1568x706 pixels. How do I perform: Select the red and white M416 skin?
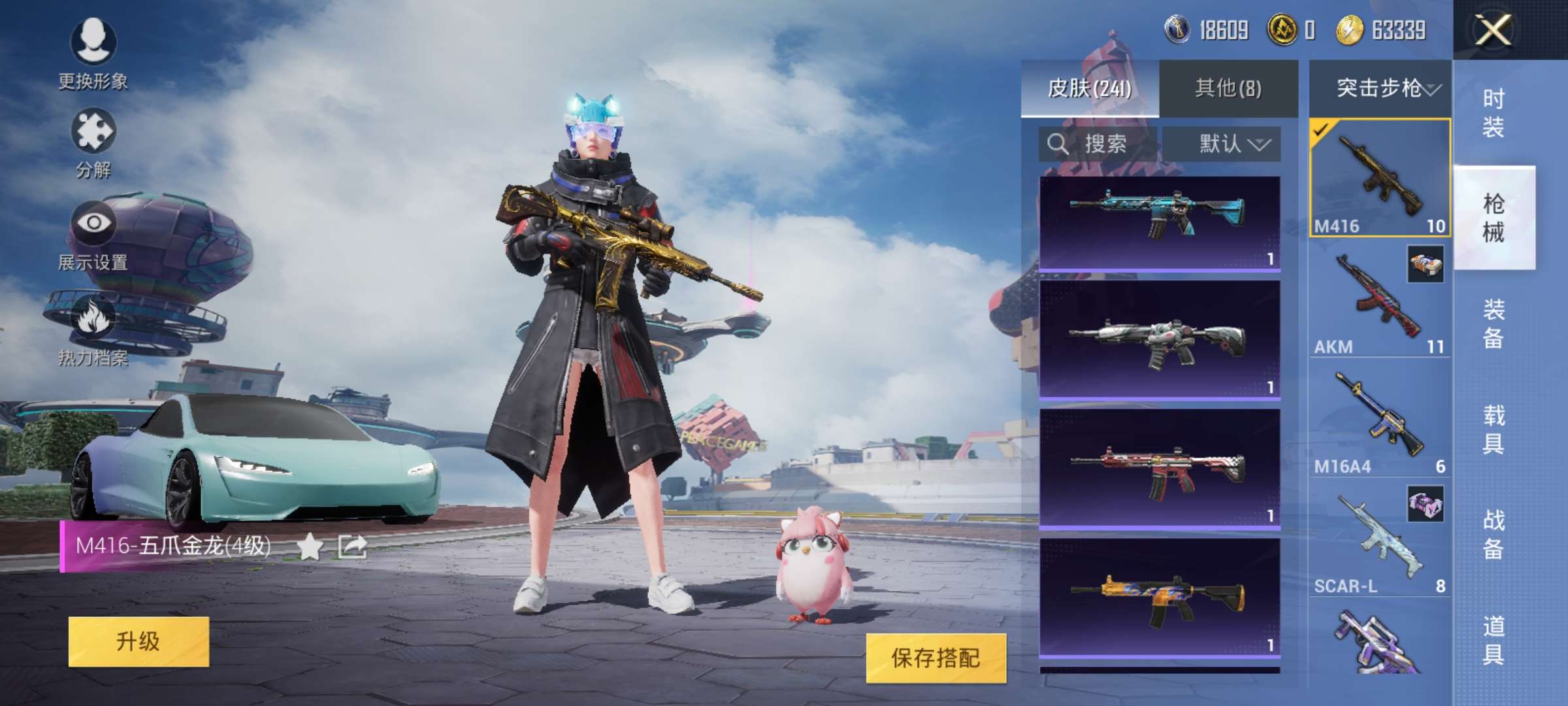pos(1159,467)
